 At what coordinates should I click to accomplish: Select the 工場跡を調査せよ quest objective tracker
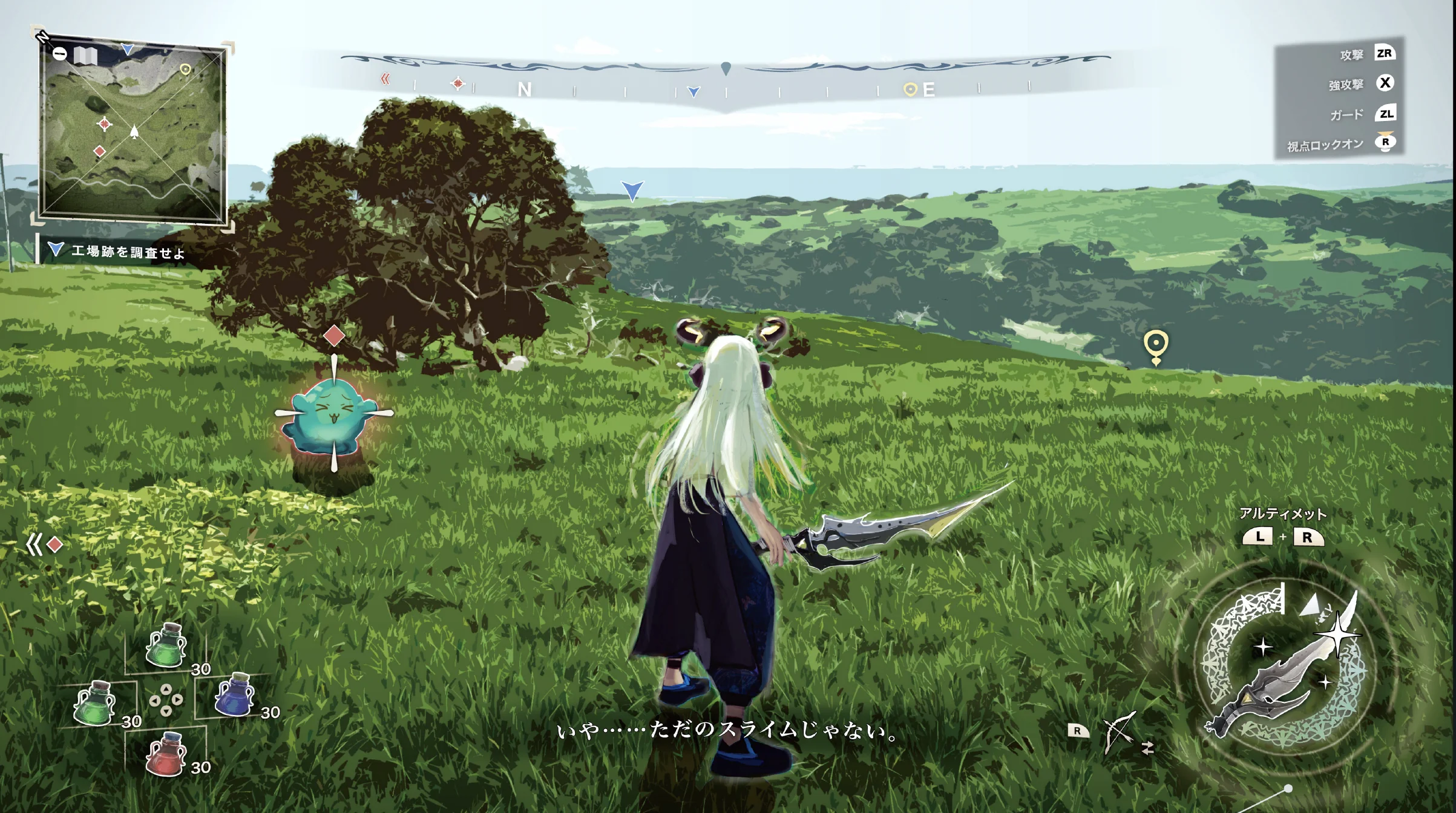pyautogui.click(x=118, y=251)
